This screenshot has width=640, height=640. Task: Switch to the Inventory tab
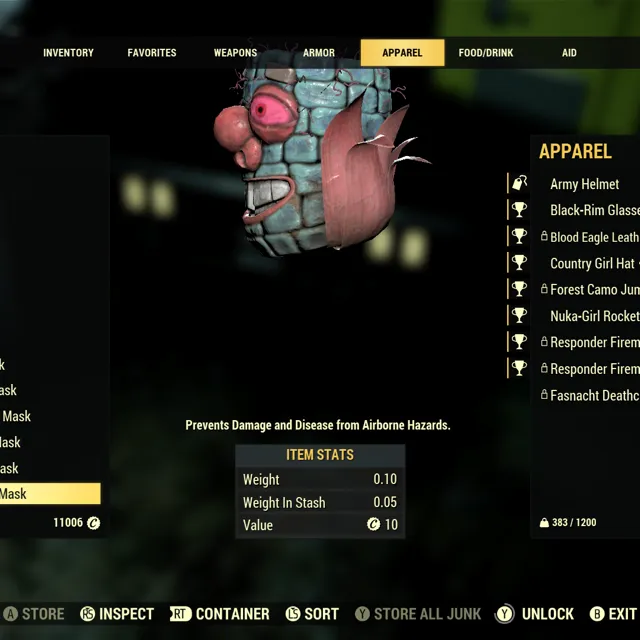[x=68, y=53]
